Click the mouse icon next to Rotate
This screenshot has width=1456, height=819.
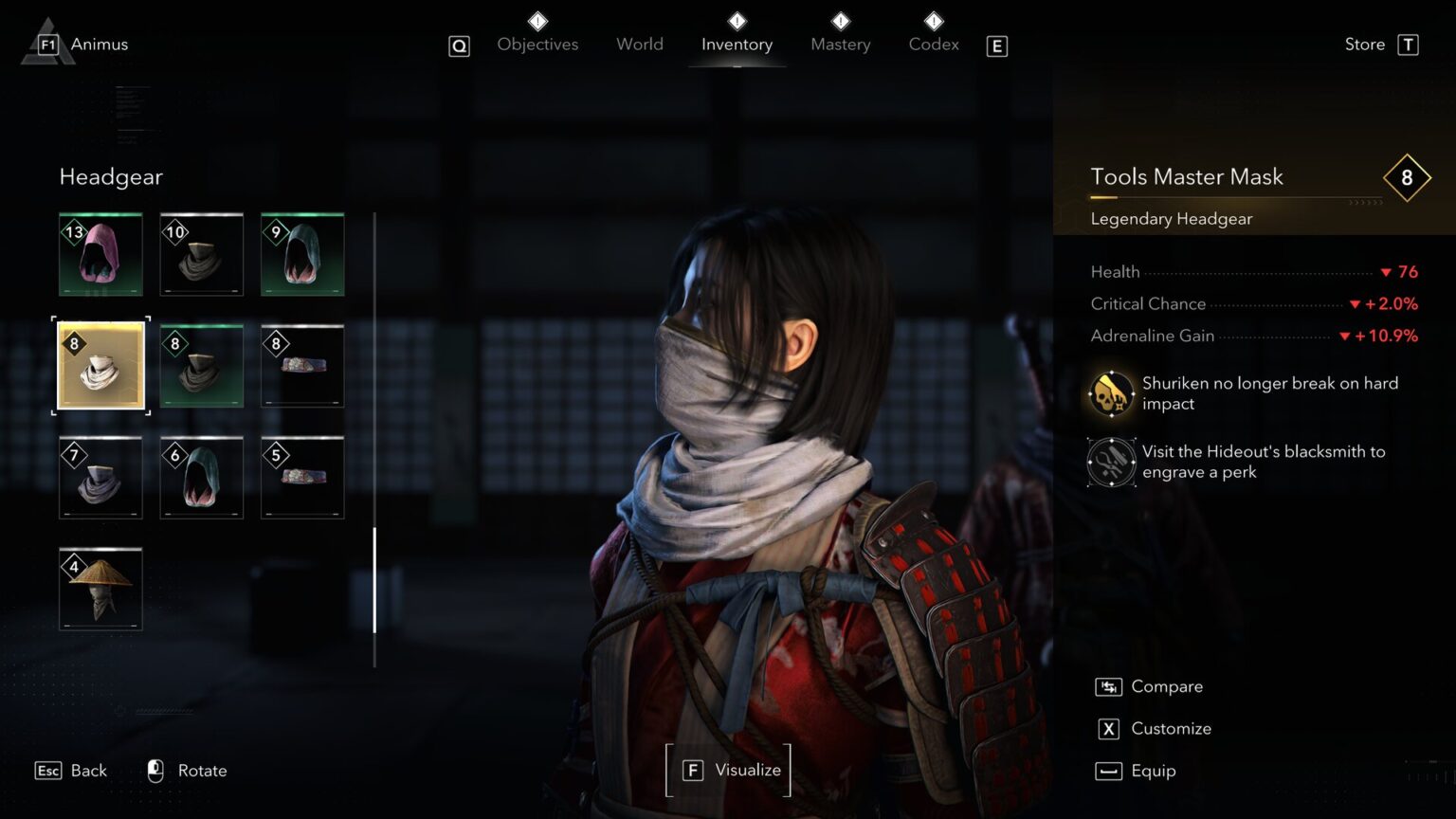(x=155, y=771)
